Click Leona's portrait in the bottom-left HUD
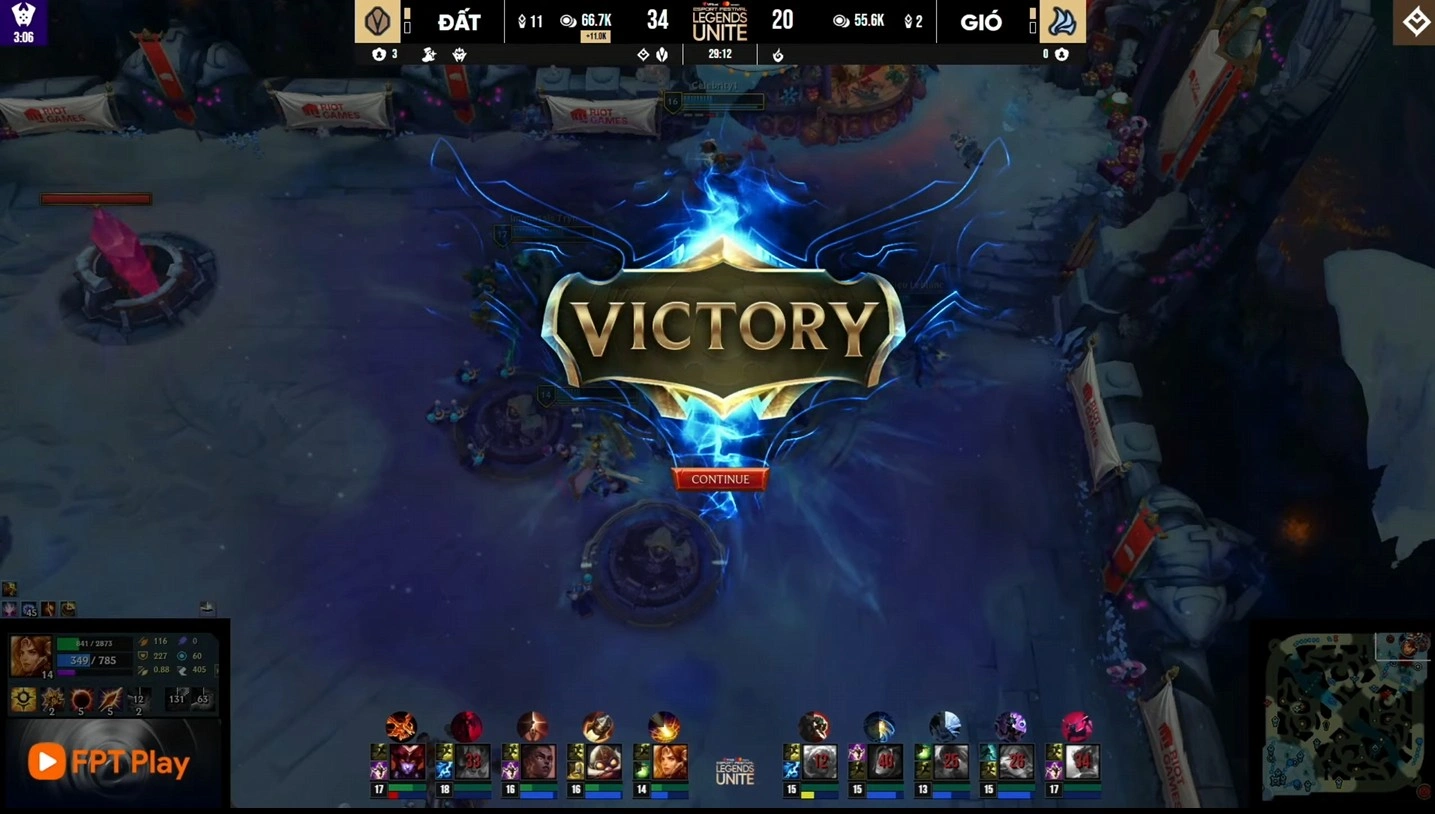Image resolution: width=1435 pixels, height=814 pixels. pos(31,656)
